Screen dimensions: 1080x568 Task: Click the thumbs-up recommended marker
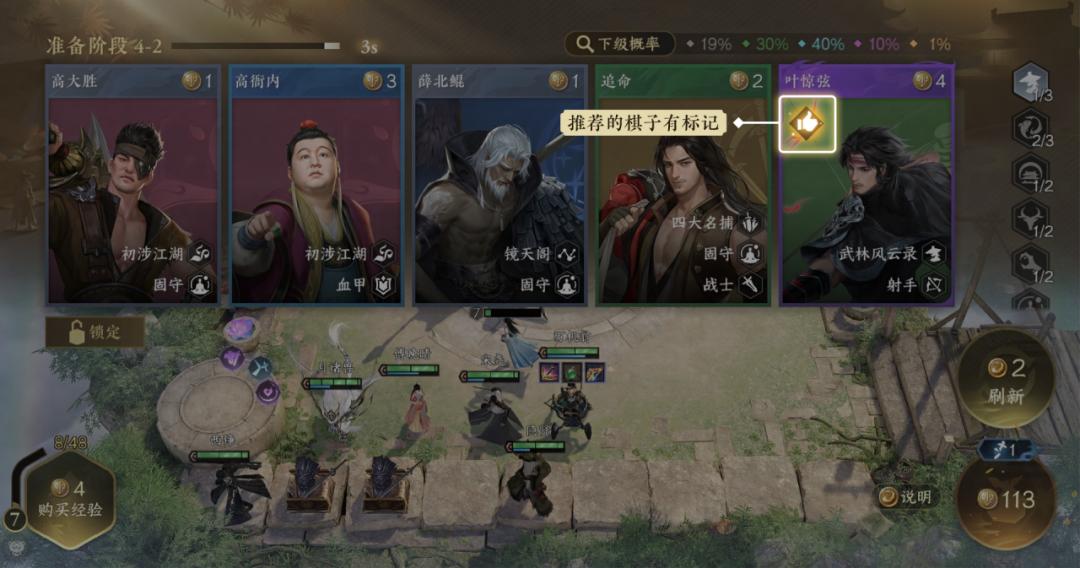807,123
